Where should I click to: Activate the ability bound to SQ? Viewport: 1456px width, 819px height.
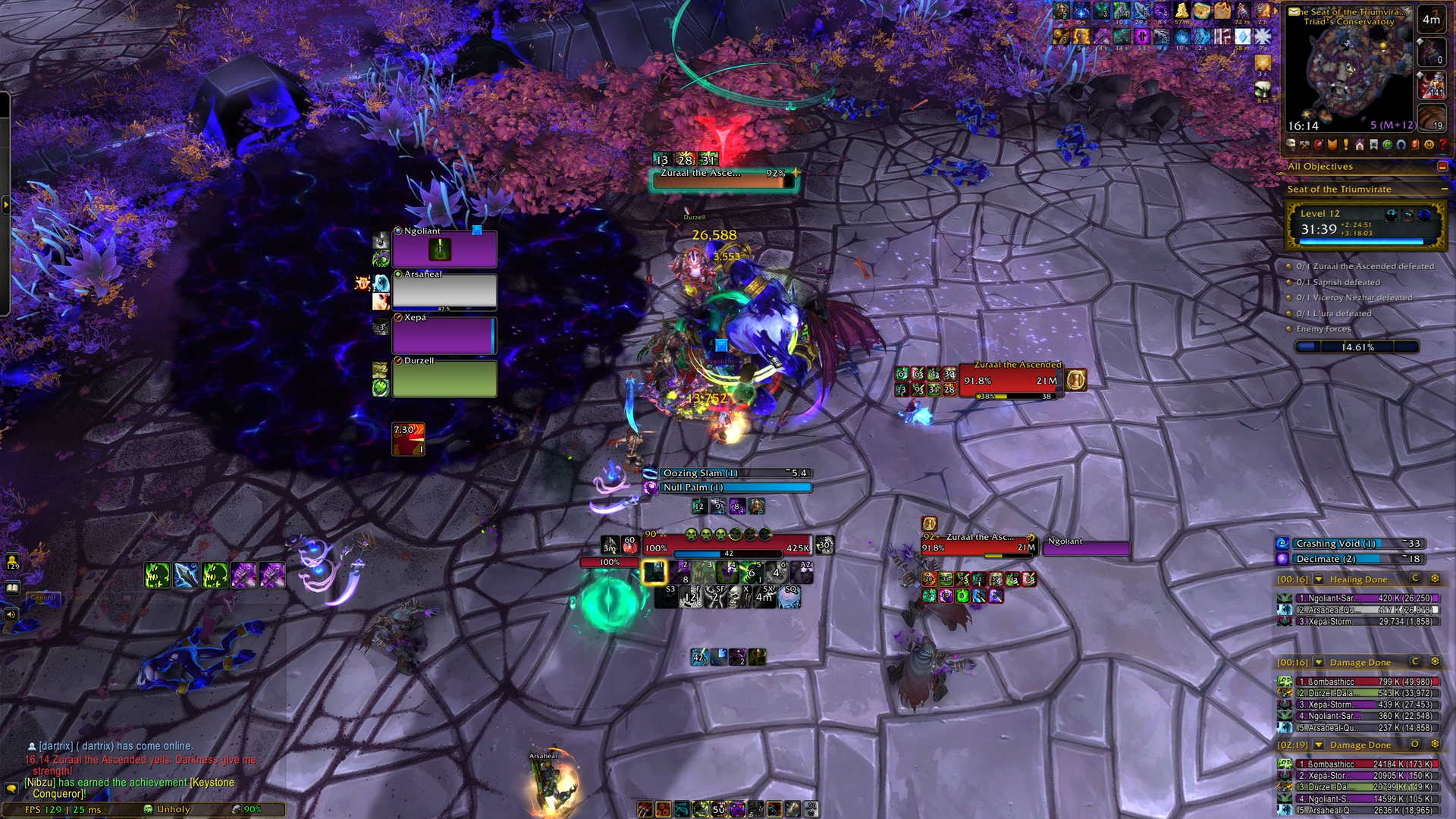(789, 598)
